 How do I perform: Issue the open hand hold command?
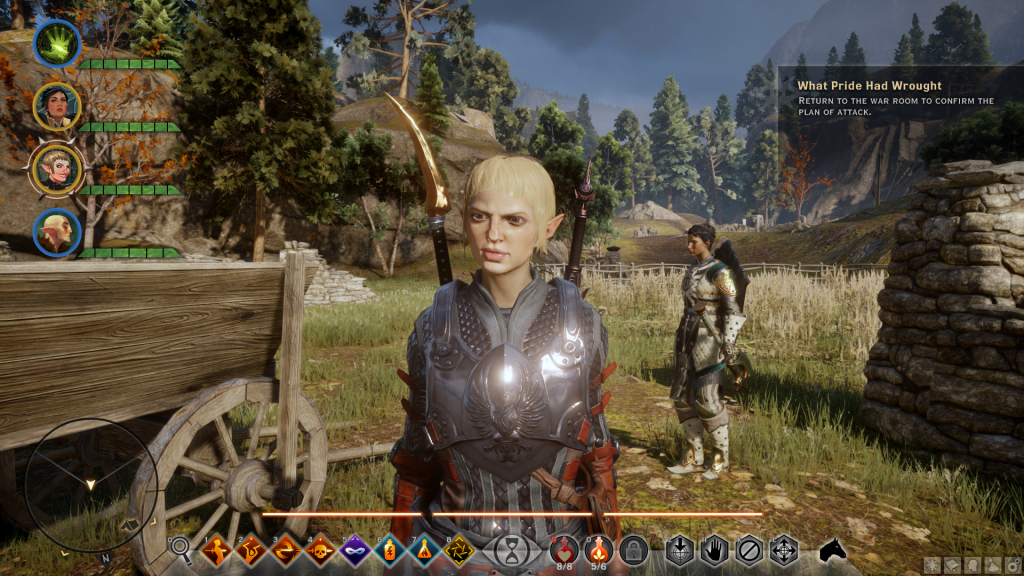(716, 549)
